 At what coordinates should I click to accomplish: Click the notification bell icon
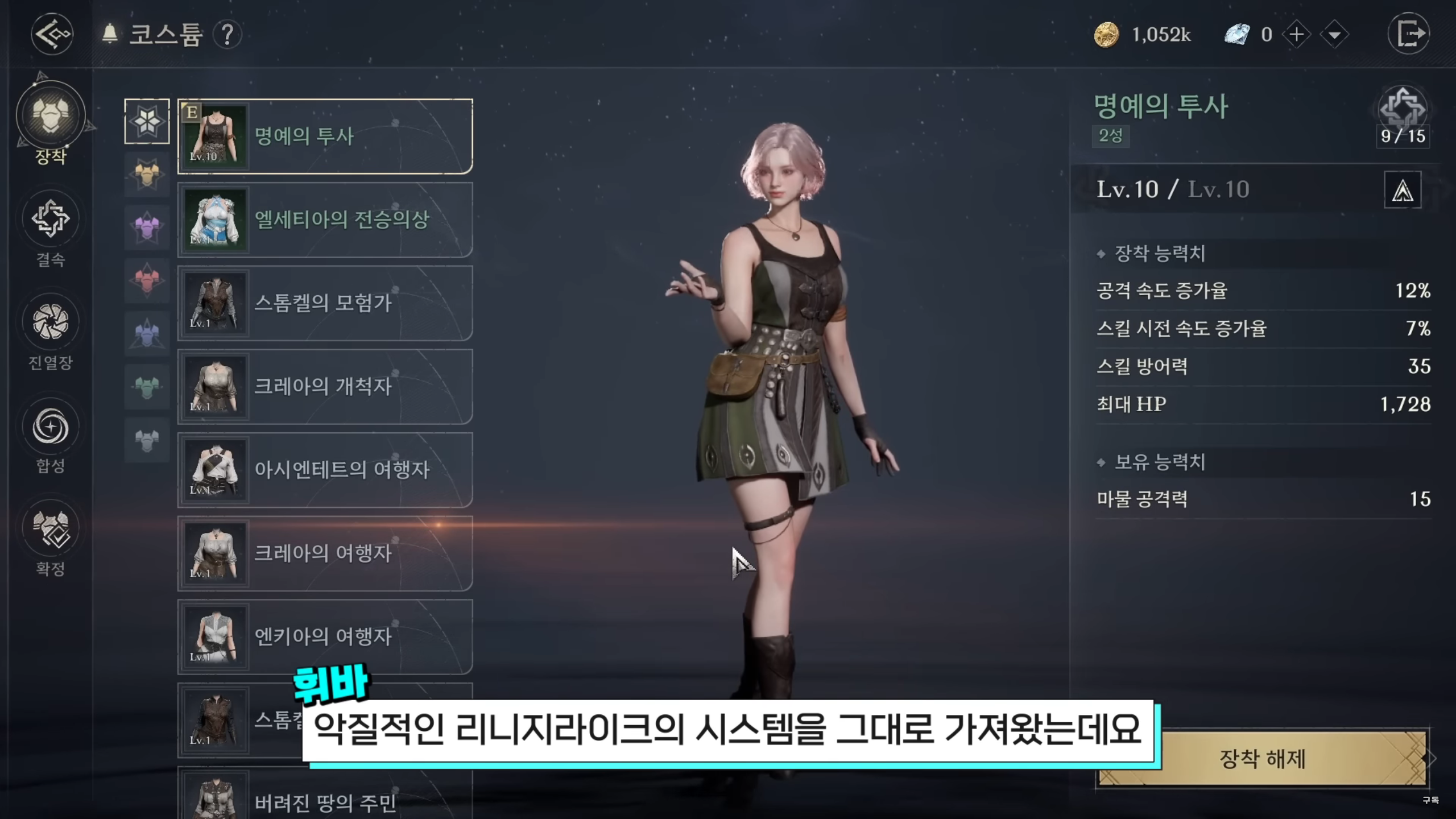[110, 32]
